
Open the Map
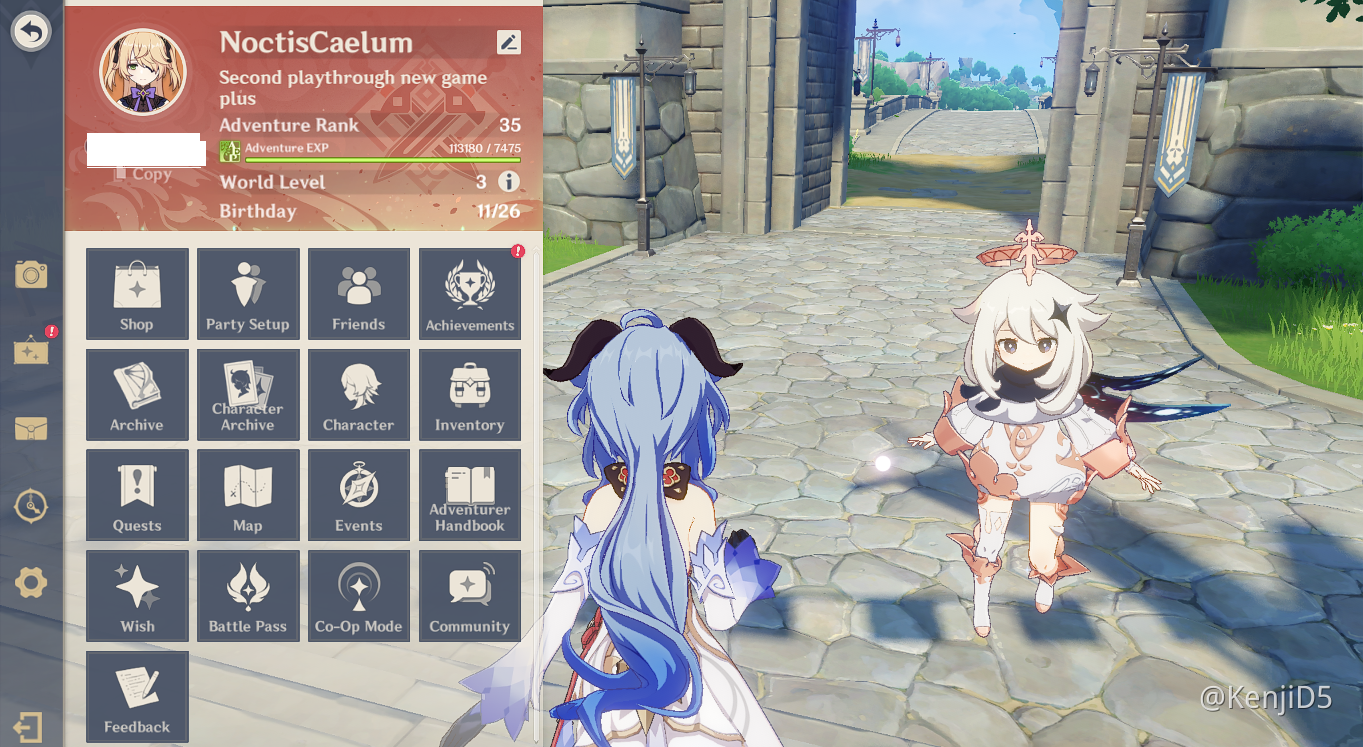pos(248,494)
